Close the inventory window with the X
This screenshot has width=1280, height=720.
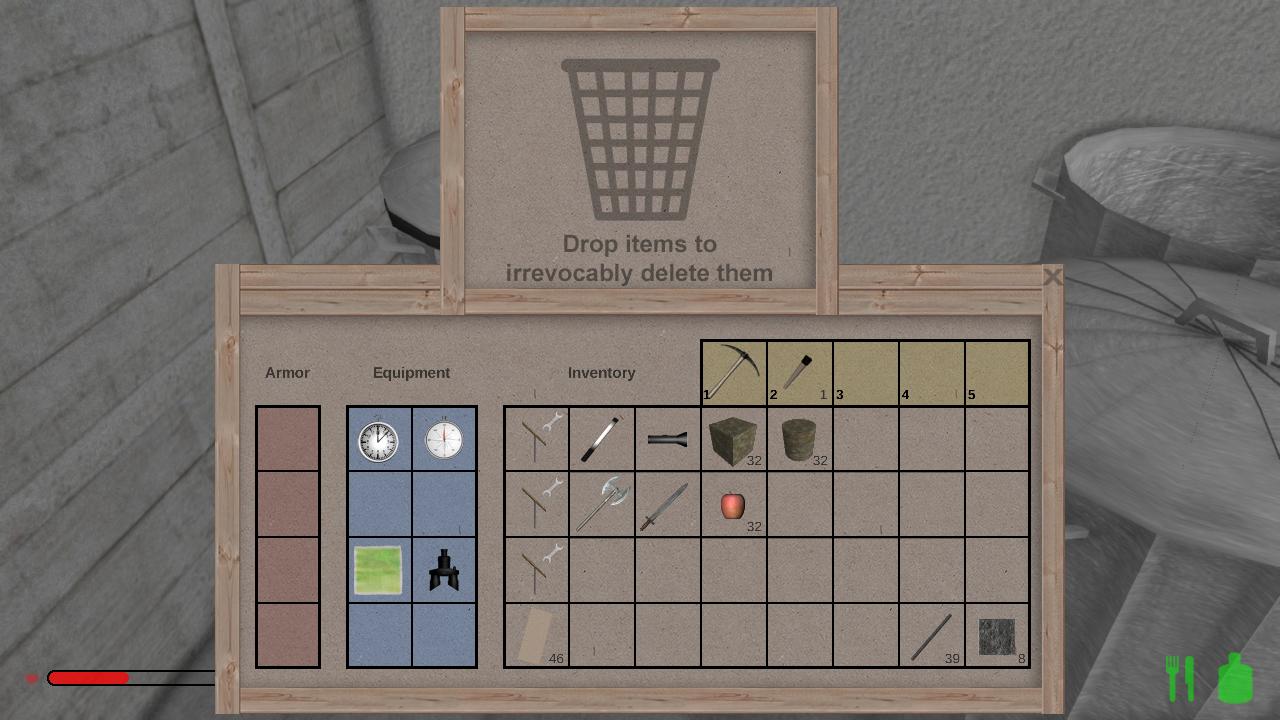(x=1052, y=277)
